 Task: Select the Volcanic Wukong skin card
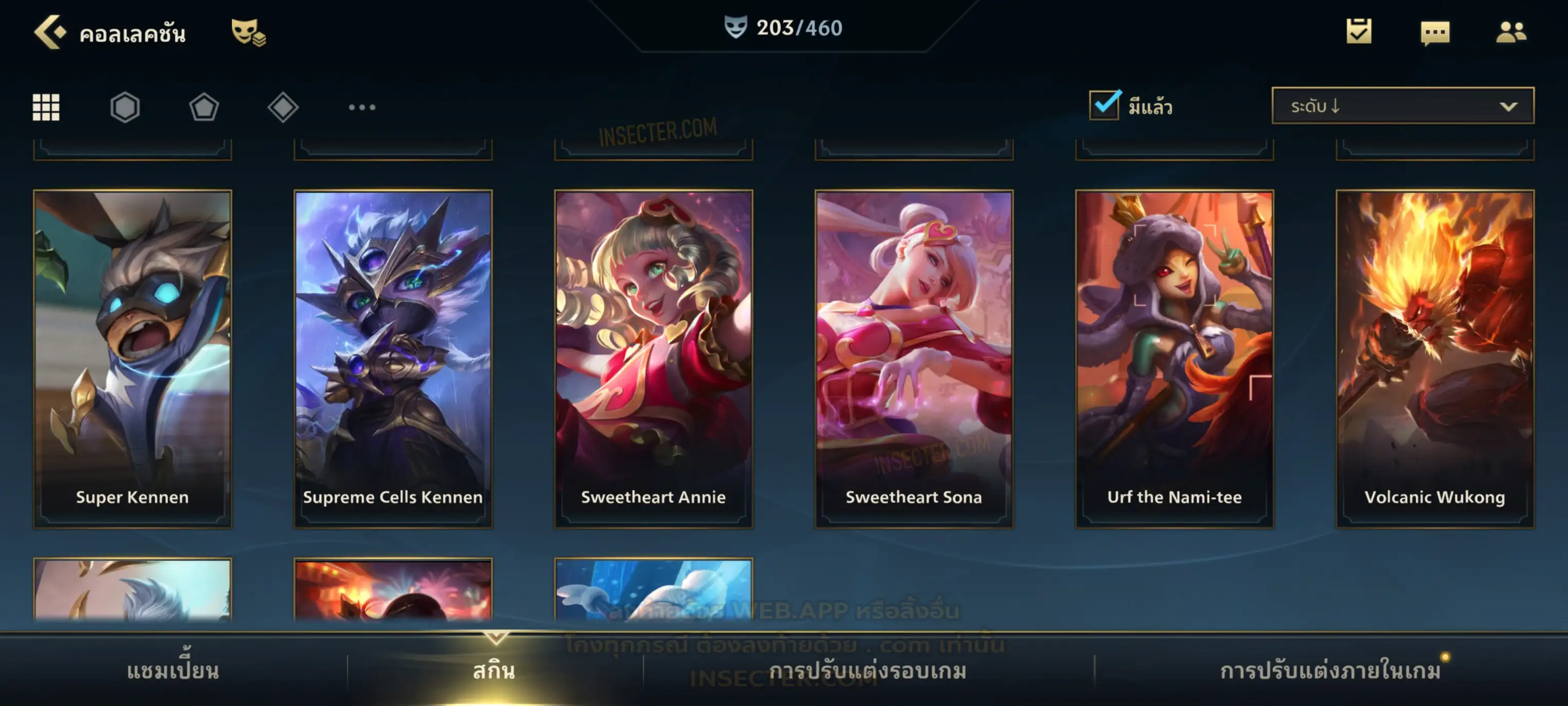coord(1435,358)
